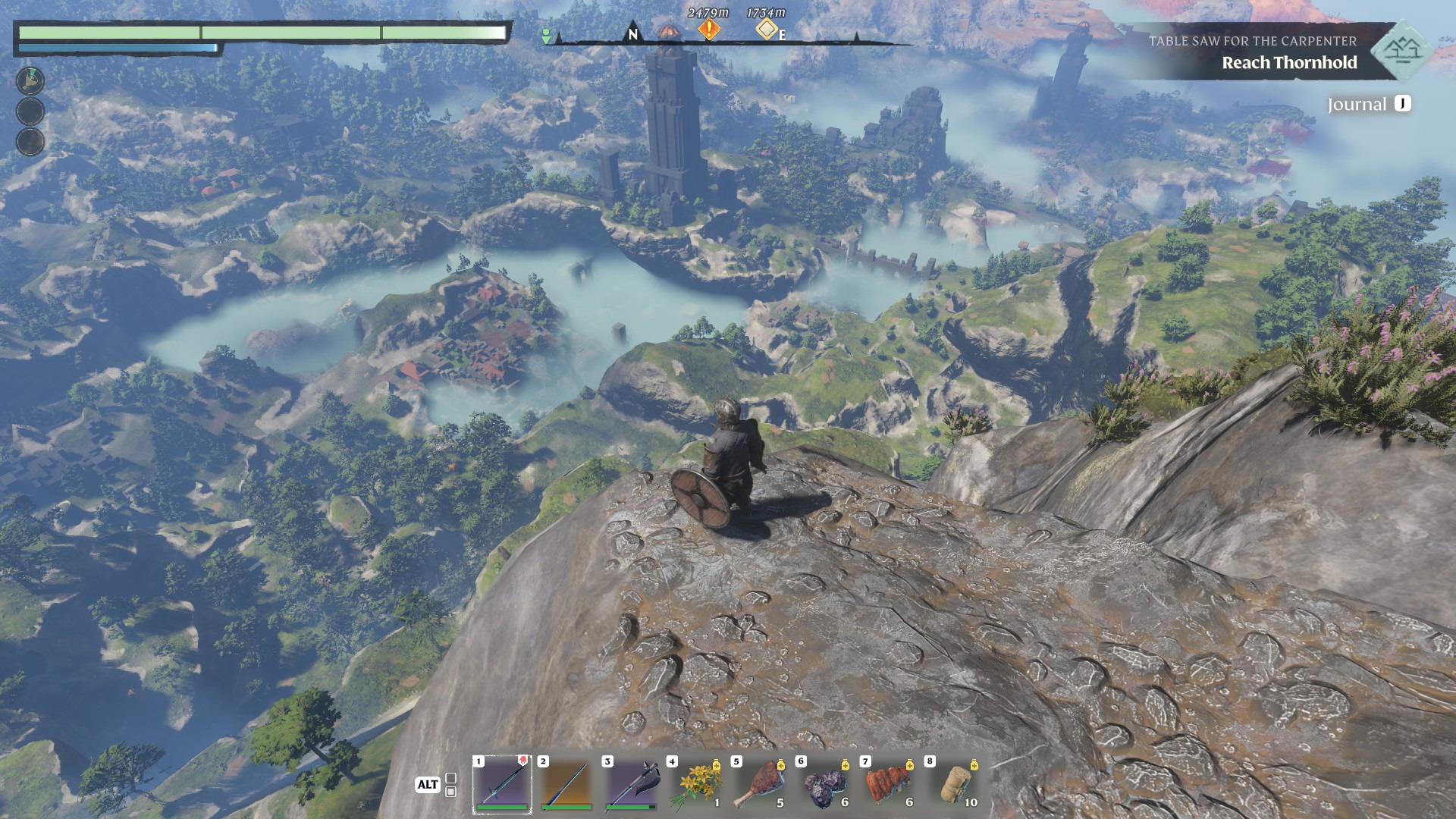Select the dark purple berries in slot 6
The image size is (1456, 819).
pos(824,784)
